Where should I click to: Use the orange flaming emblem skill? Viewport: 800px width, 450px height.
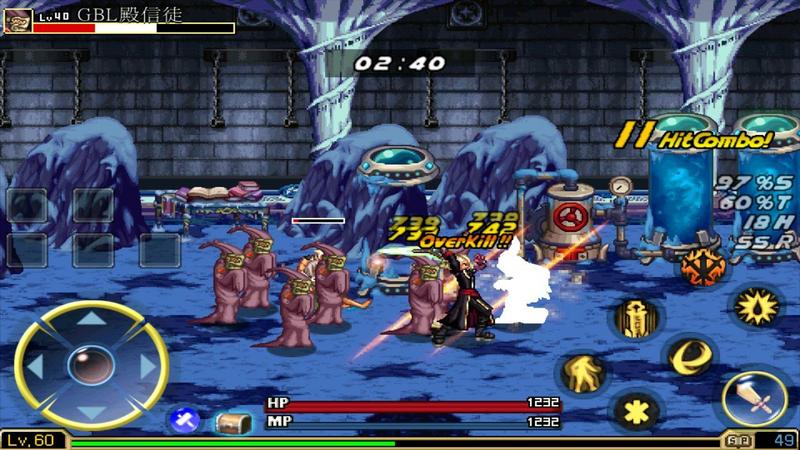[x=703, y=266]
